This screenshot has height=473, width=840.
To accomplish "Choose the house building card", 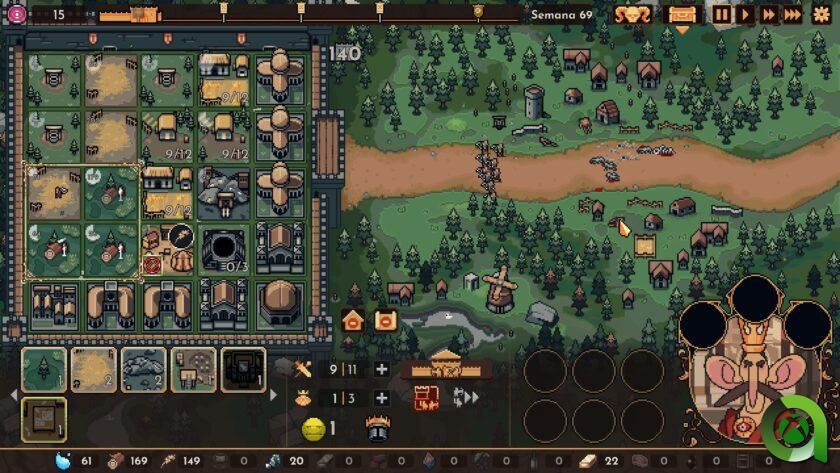I will [194, 369].
